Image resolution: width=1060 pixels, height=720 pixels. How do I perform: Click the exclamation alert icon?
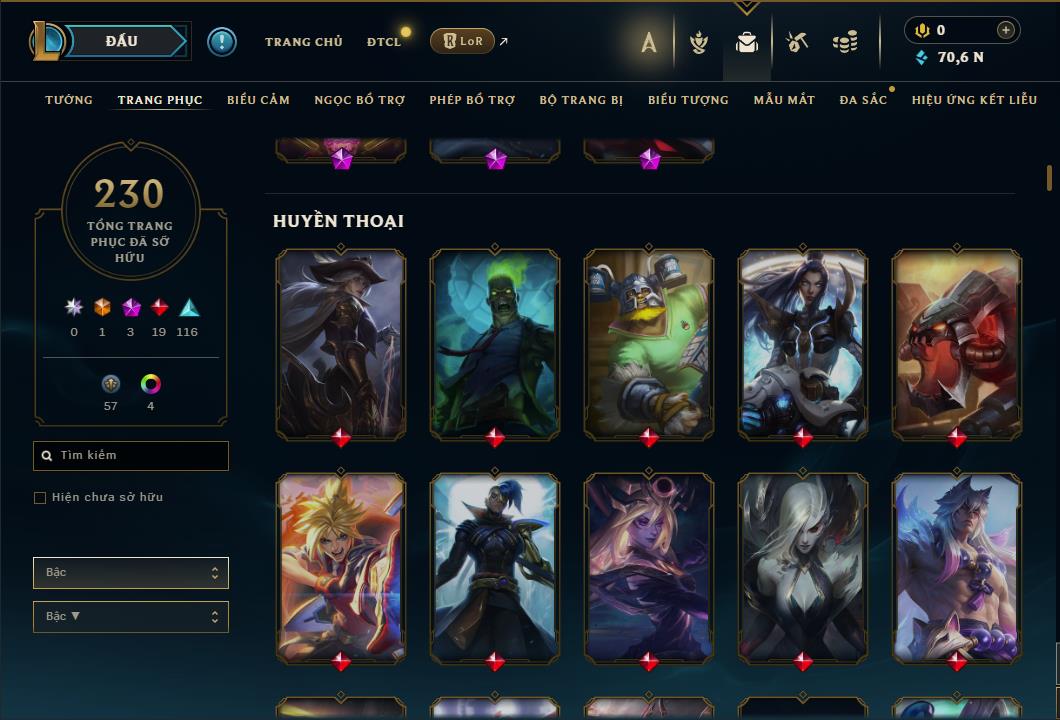coord(221,41)
